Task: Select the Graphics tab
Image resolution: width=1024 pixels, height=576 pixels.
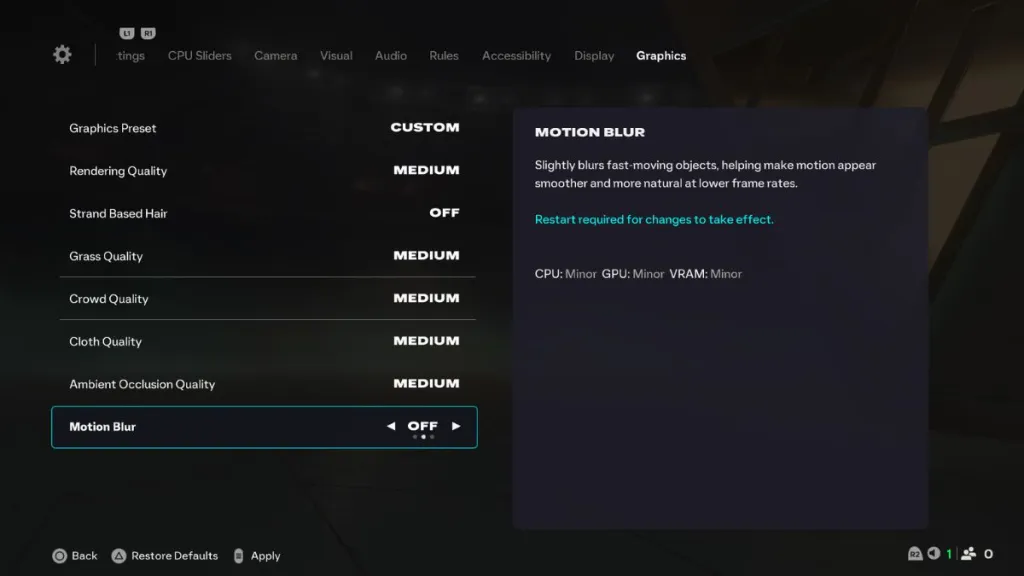Action: click(661, 56)
